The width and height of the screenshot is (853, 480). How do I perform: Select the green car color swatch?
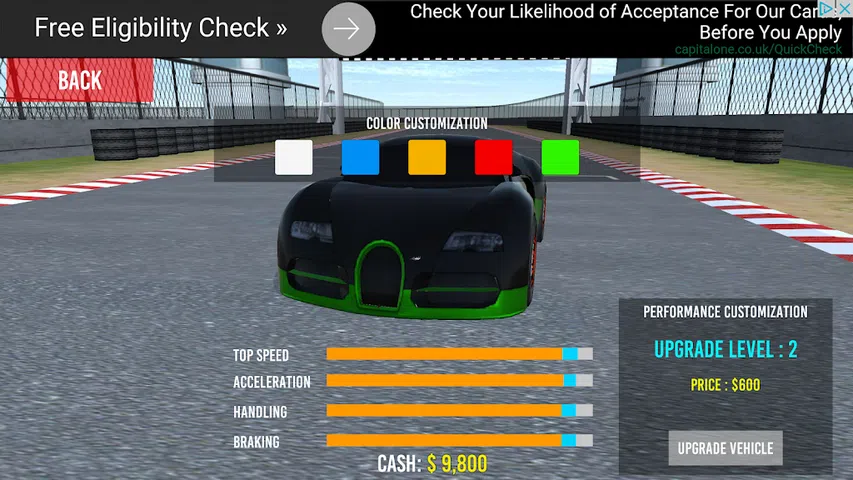pyautogui.click(x=560, y=158)
